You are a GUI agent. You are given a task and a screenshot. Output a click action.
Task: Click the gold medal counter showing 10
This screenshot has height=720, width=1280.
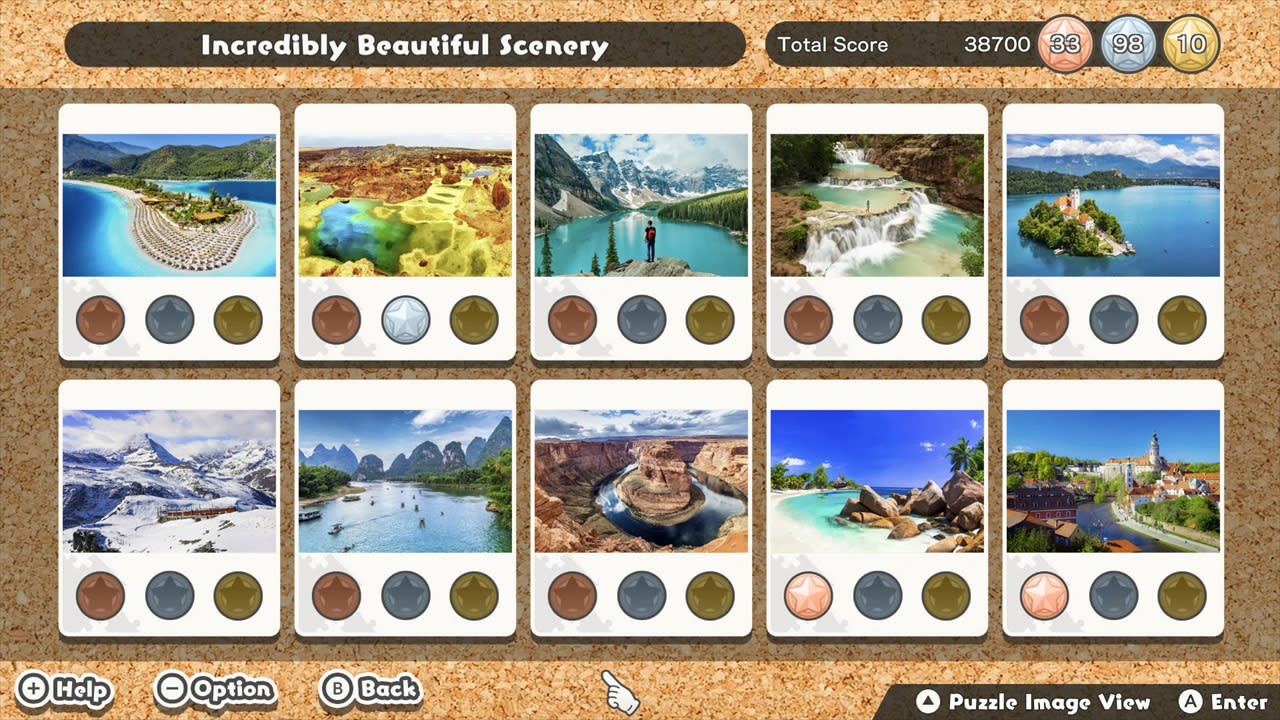pos(1191,44)
